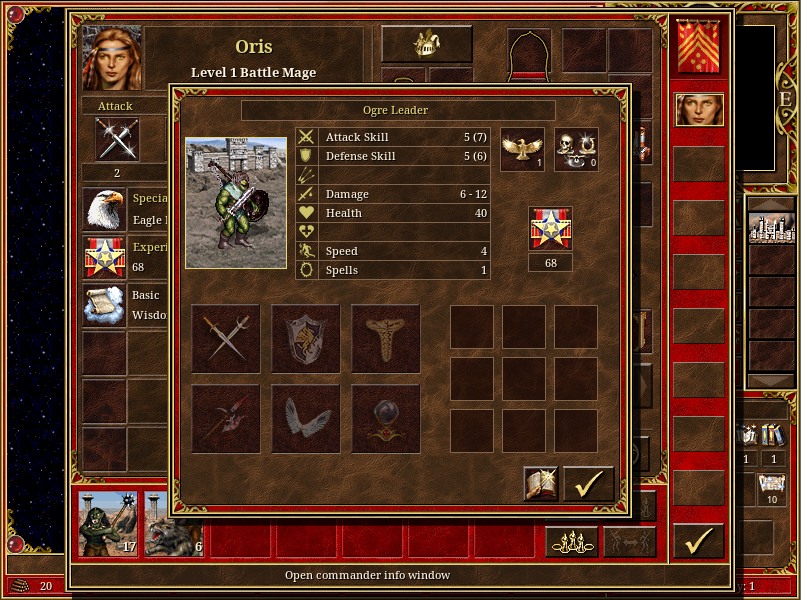This screenshot has height=600, width=801.
Task: Select the hero portrait in the side list
Action: tap(699, 109)
